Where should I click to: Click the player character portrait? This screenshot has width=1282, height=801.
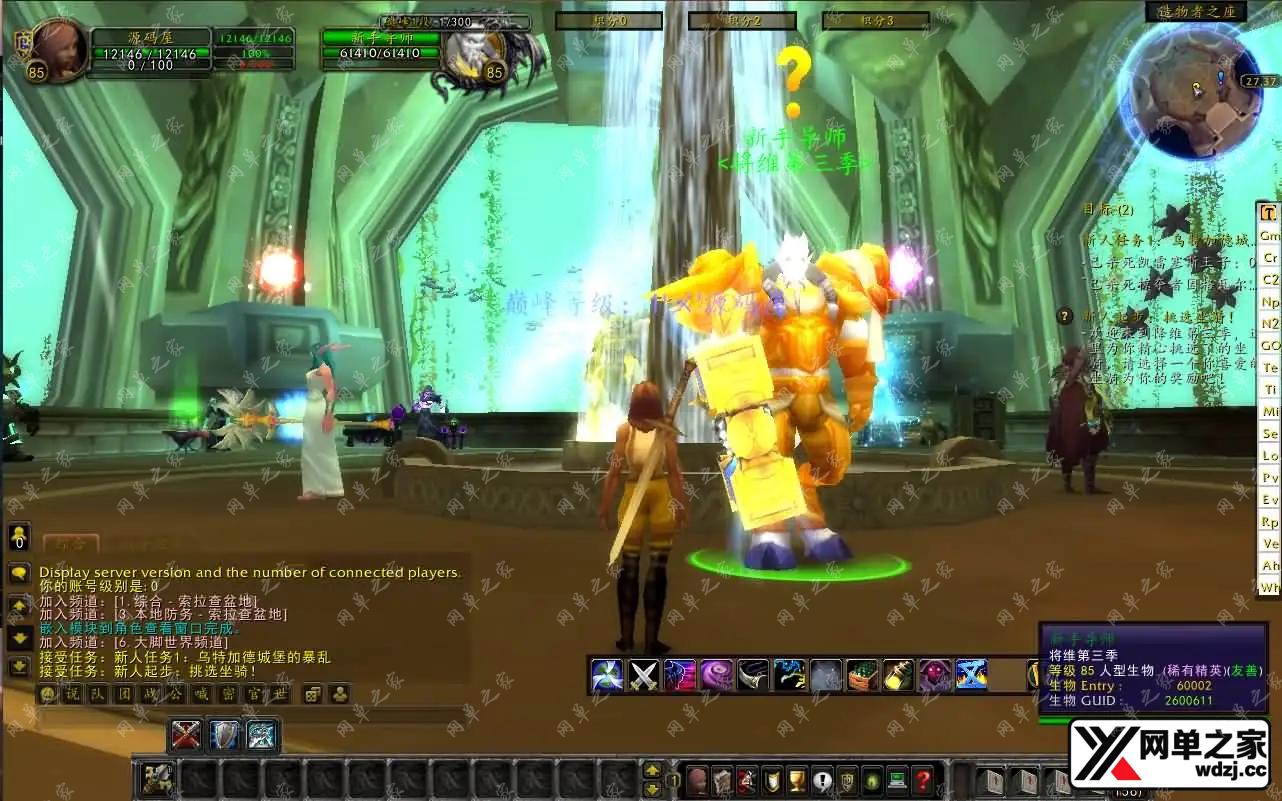point(56,50)
